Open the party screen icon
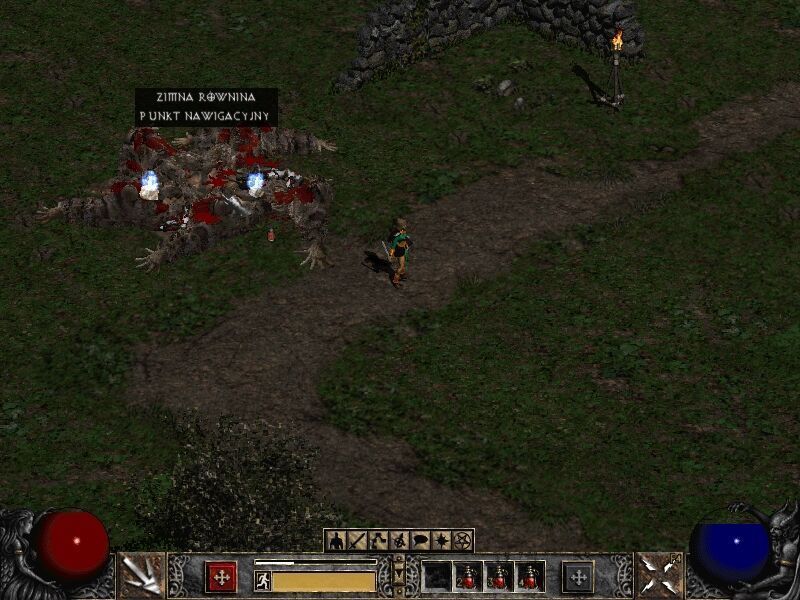 tap(399, 541)
